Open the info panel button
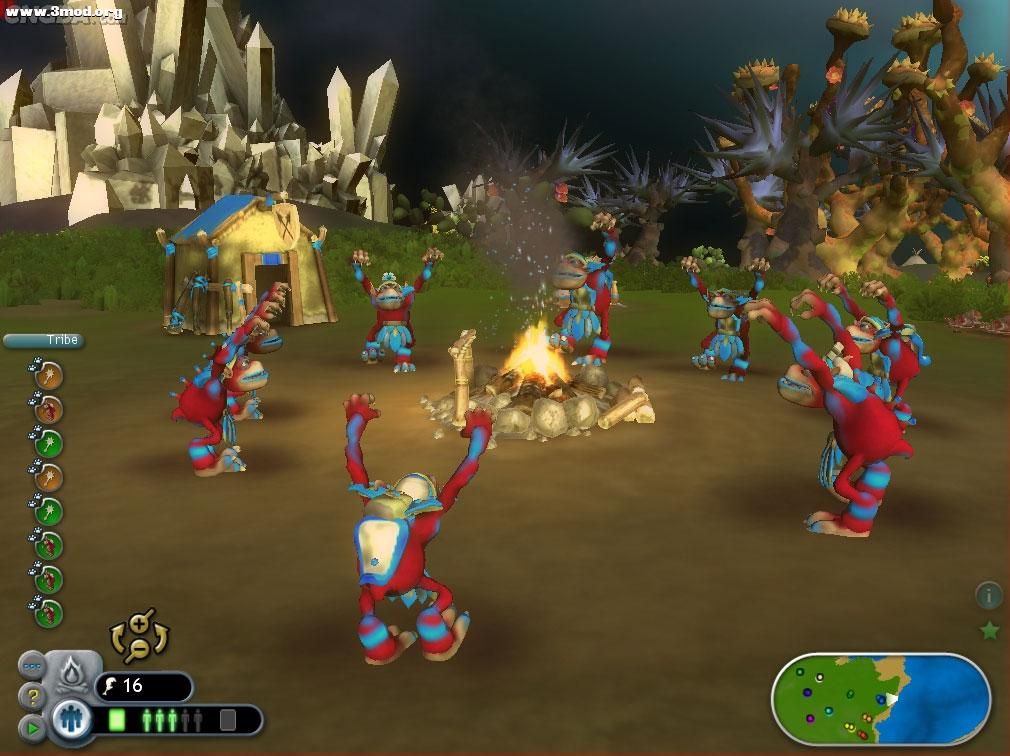1010x756 pixels. (988, 596)
